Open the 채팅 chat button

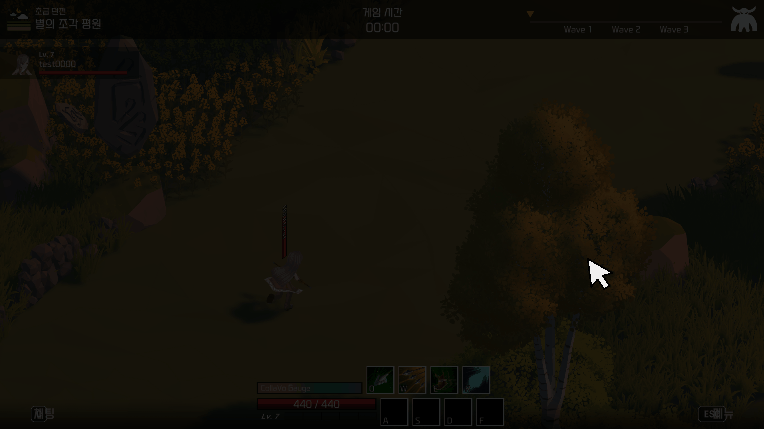pyautogui.click(x=44, y=414)
